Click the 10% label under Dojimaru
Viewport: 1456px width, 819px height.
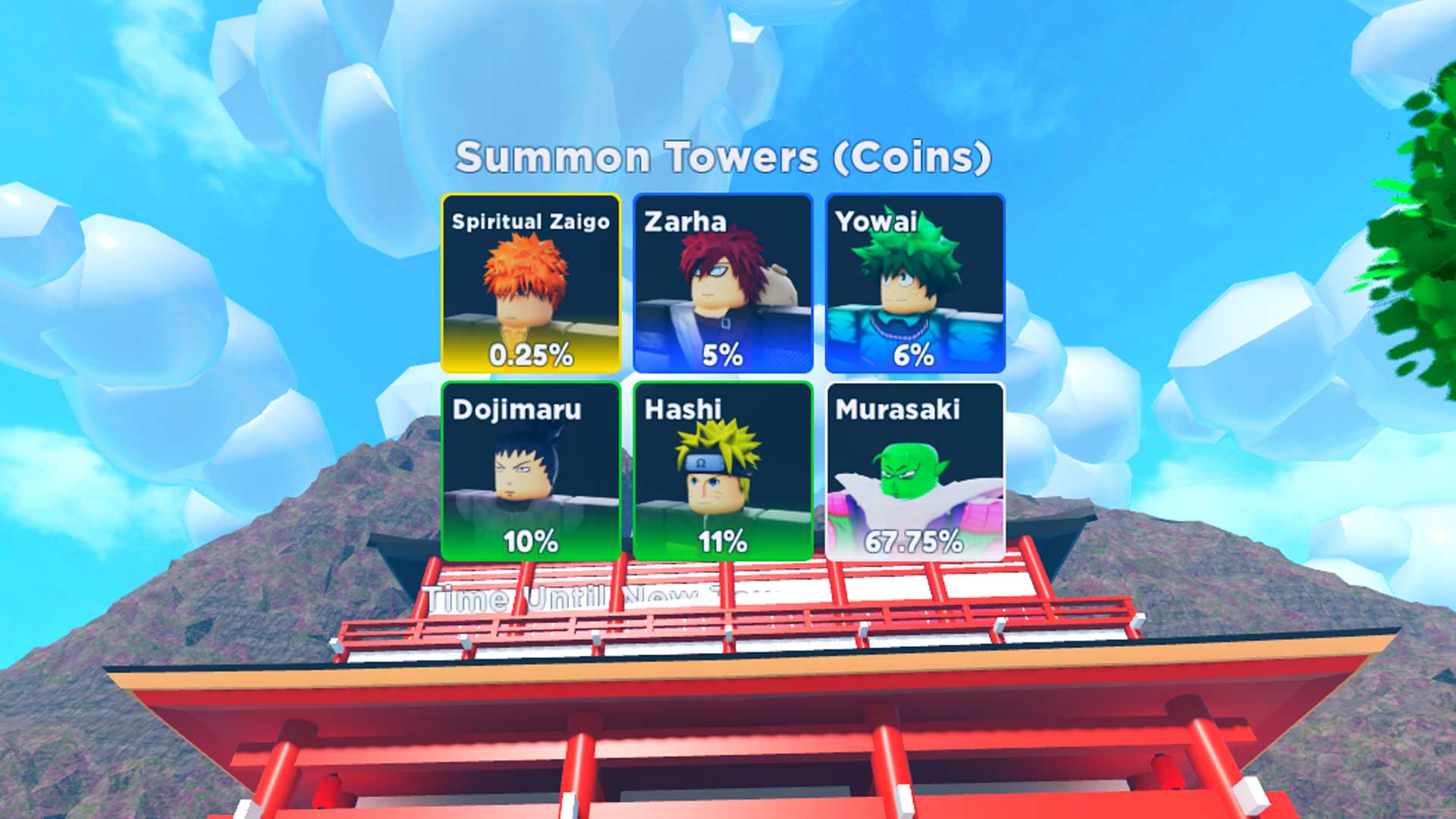pos(532,542)
